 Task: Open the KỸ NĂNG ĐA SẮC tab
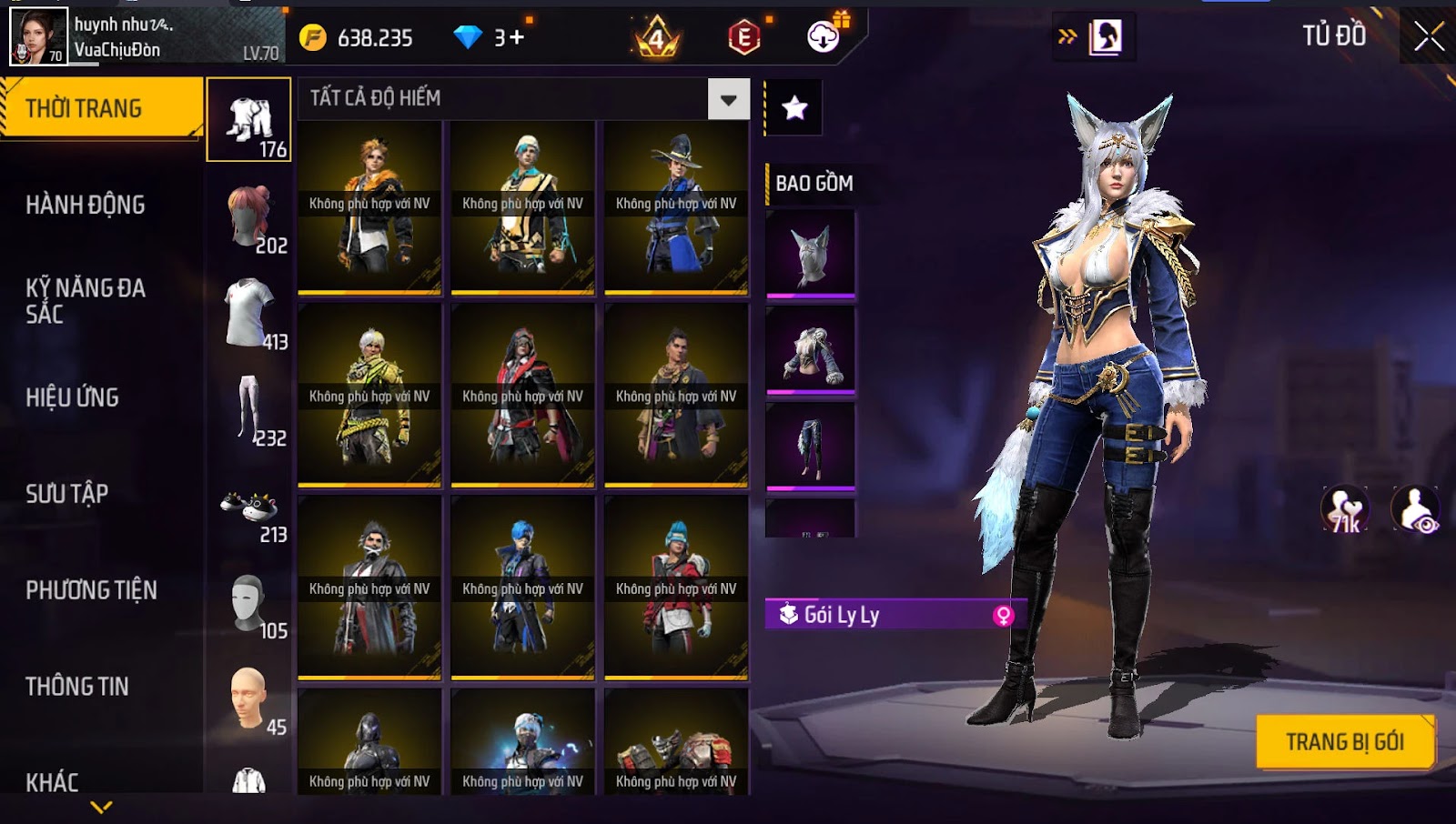[86, 301]
